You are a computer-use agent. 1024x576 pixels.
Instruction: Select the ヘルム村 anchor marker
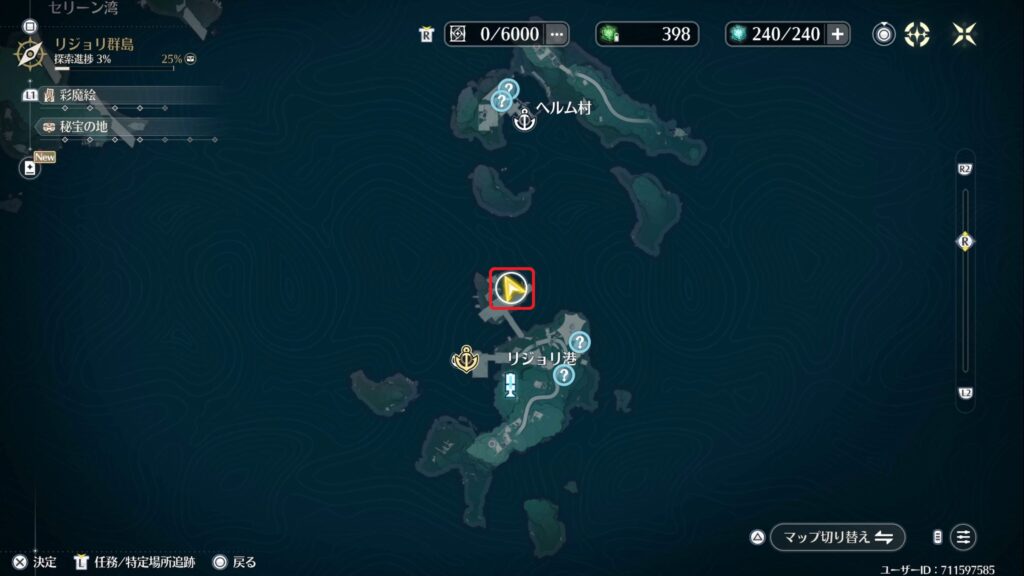523,122
